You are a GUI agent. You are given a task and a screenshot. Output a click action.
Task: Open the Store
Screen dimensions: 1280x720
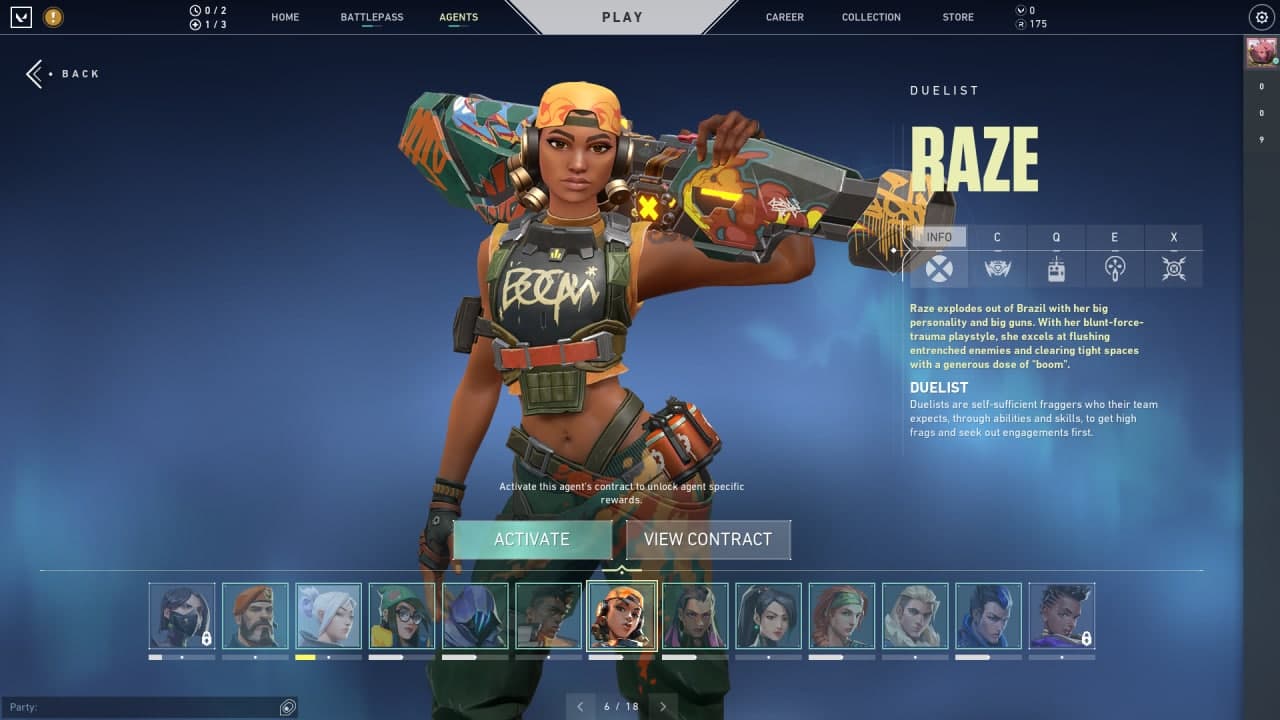tap(957, 17)
